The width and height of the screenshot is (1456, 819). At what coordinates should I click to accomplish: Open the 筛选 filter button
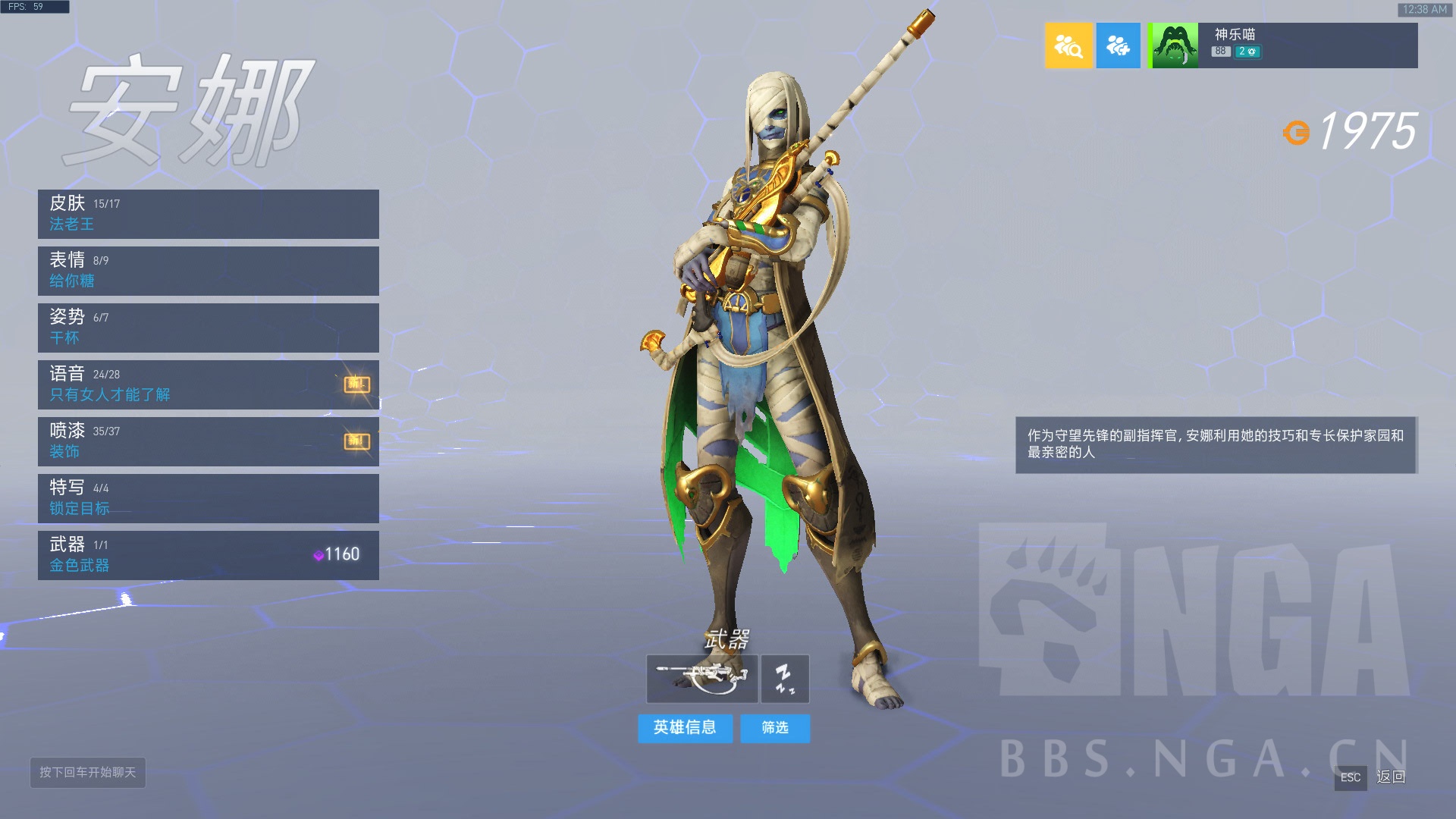pyautogui.click(x=775, y=728)
